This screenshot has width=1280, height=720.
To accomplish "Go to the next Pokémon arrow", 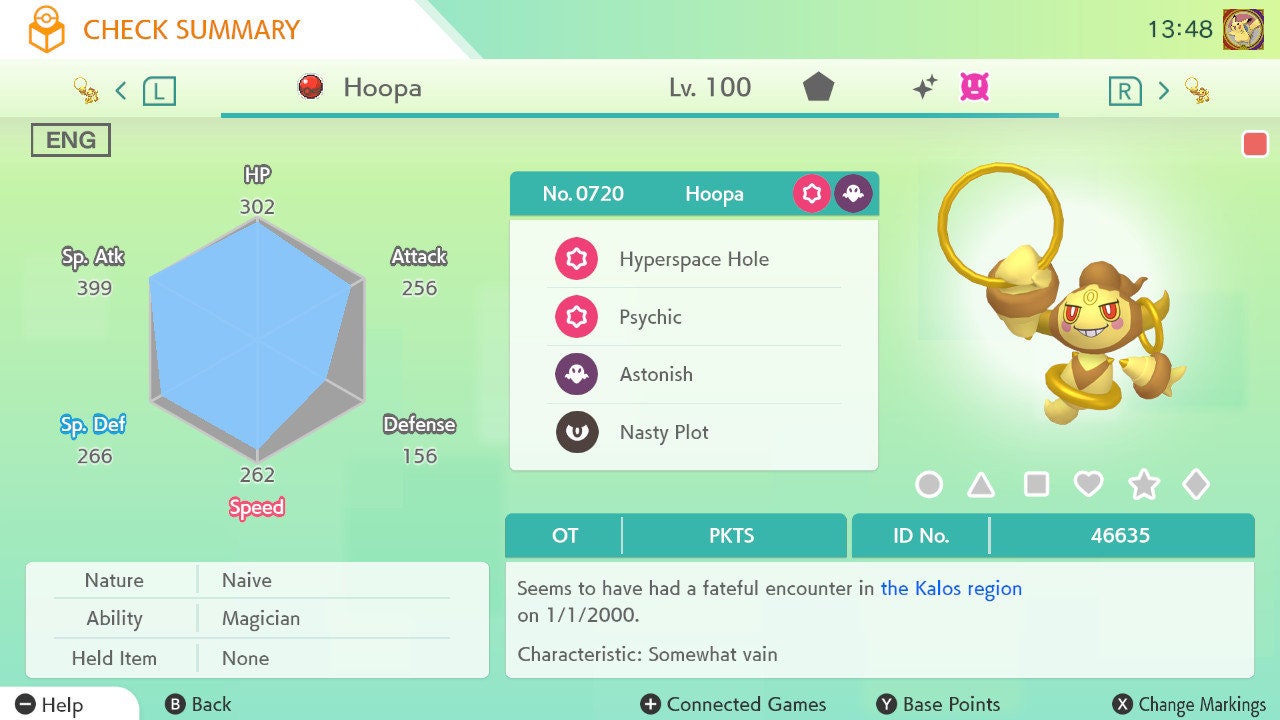I will point(1163,91).
